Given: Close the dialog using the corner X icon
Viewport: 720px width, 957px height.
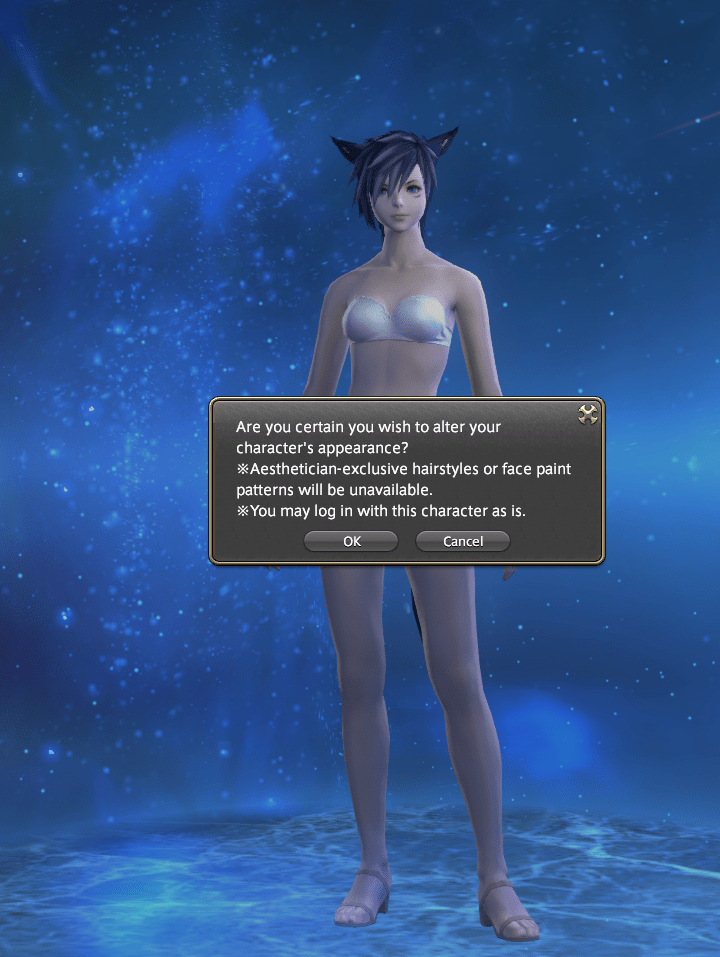Looking at the screenshot, I should (588, 414).
